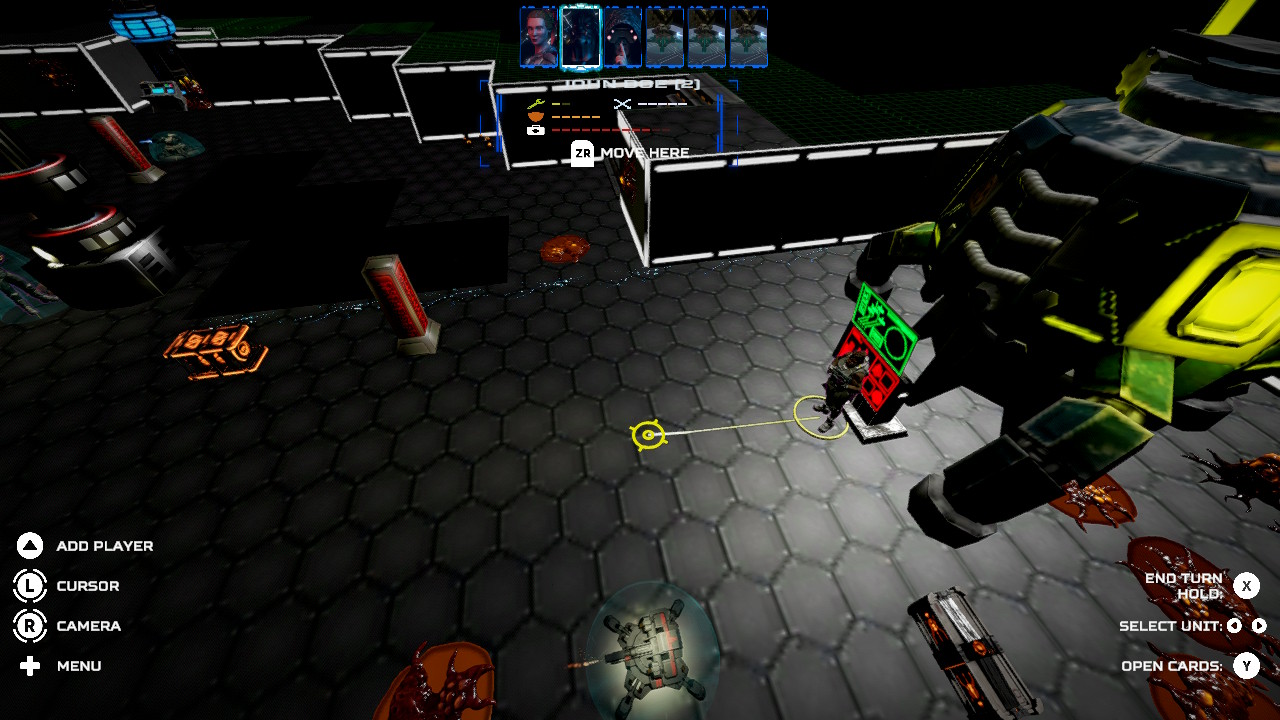Image resolution: width=1280 pixels, height=720 pixels.
Task: Click the triangle Add Player icon
Action: [30, 546]
